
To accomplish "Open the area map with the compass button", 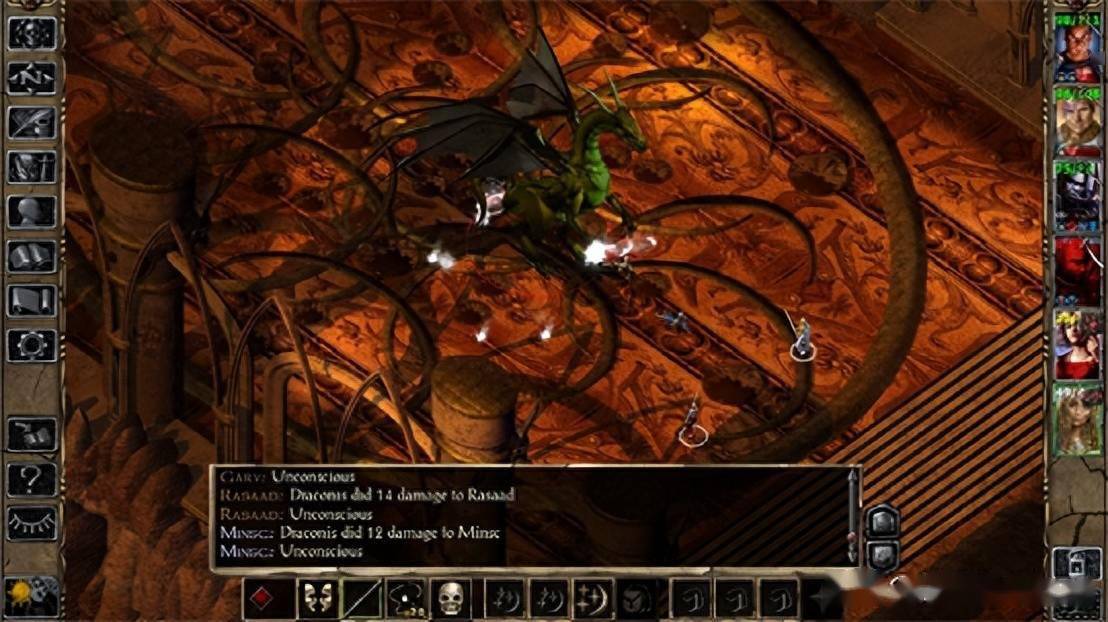I will point(32,77).
